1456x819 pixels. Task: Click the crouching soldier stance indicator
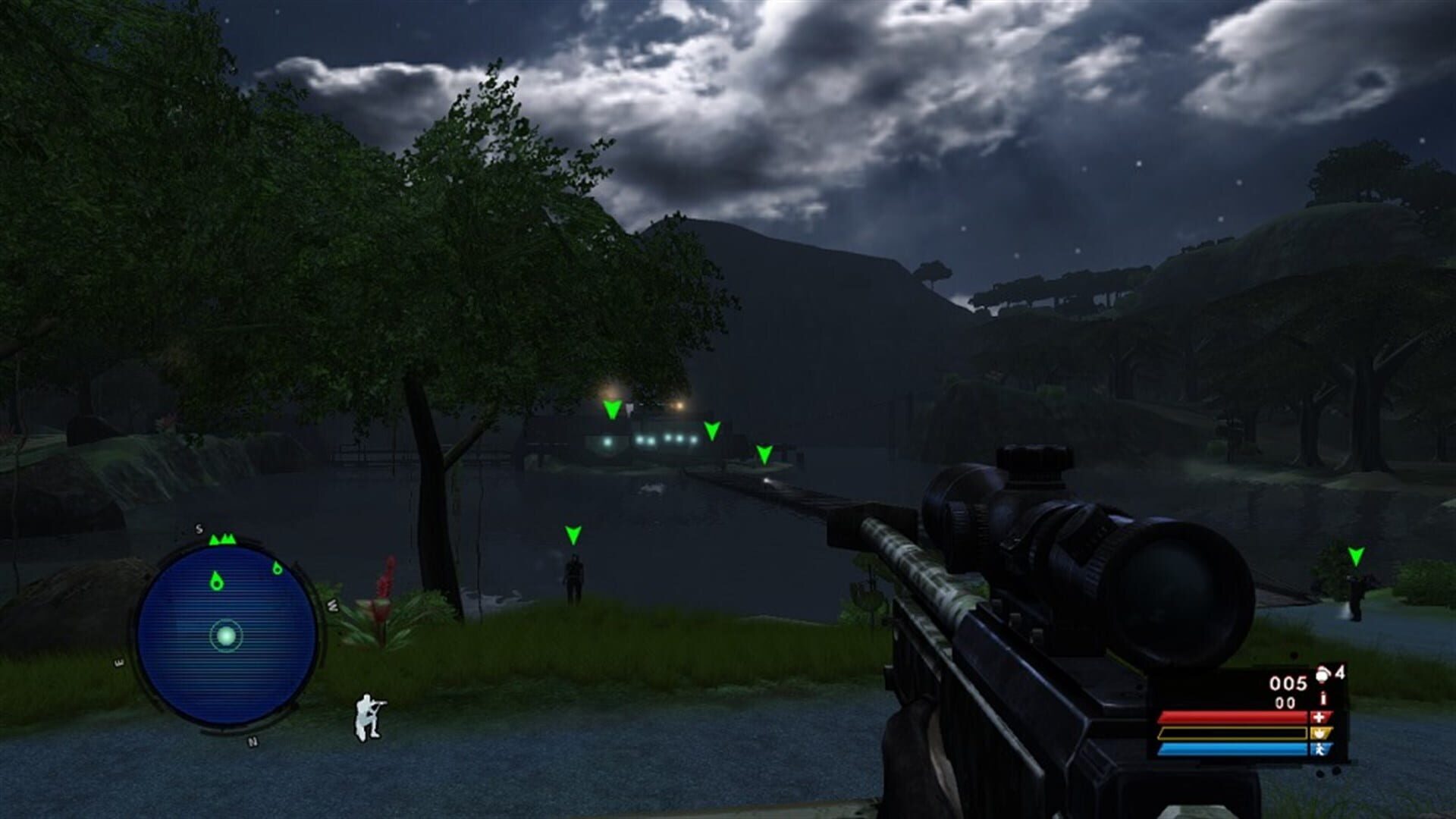(366, 715)
